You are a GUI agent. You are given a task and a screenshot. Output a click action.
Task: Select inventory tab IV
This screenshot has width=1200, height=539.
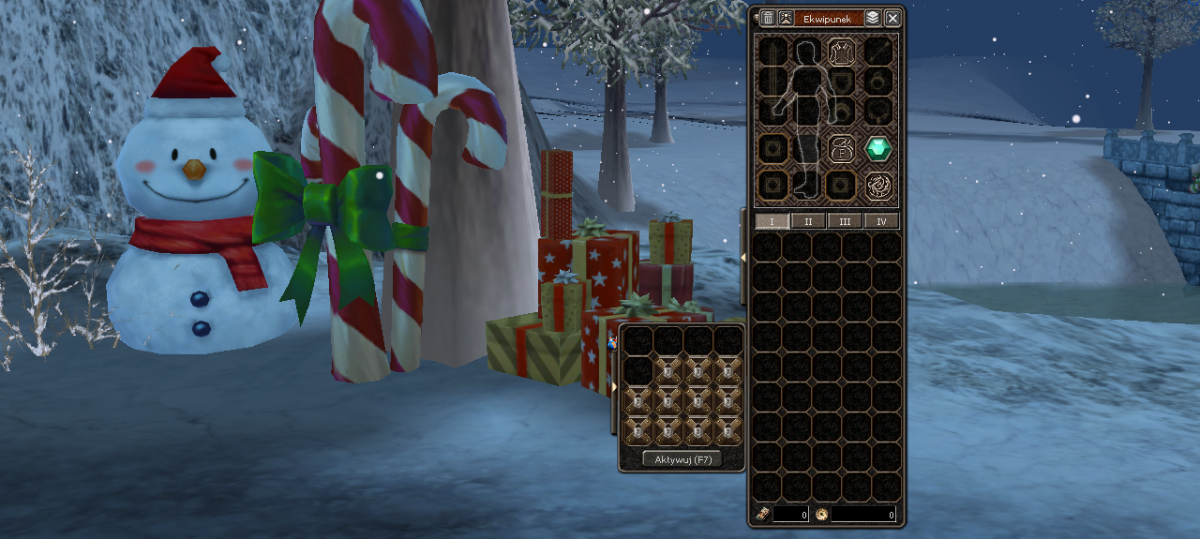coord(881,221)
